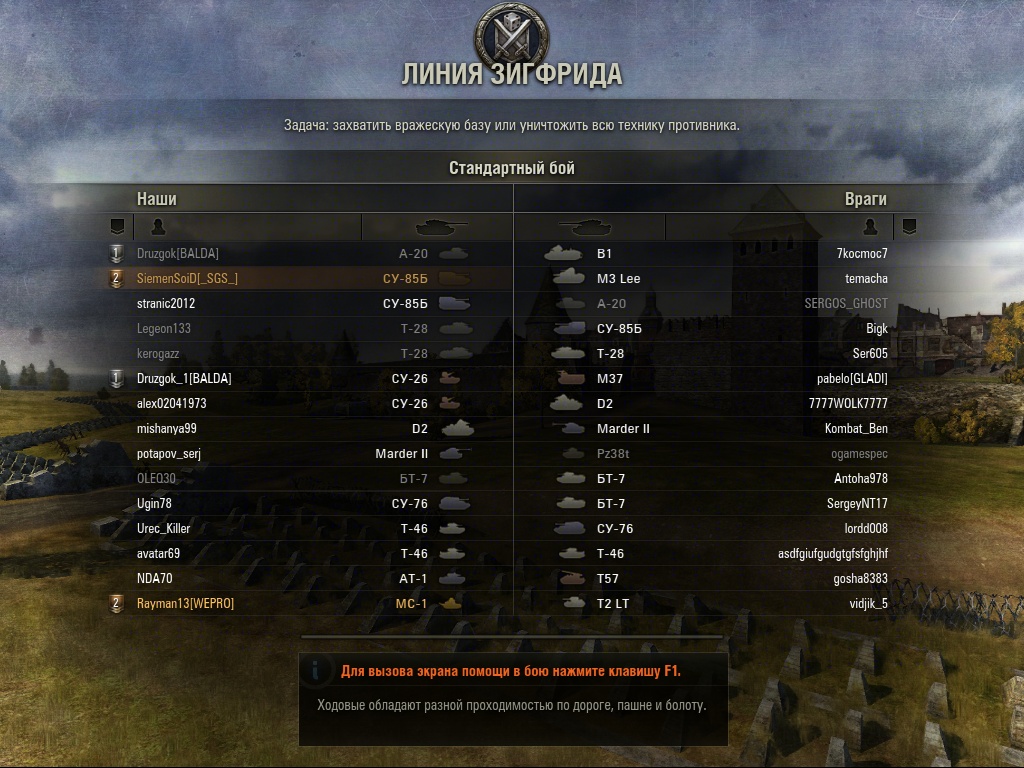The width and height of the screenshot is (1024, 768).
Task: Pick potapov_serj's Marder II row
Action: [x=169, y=454]
